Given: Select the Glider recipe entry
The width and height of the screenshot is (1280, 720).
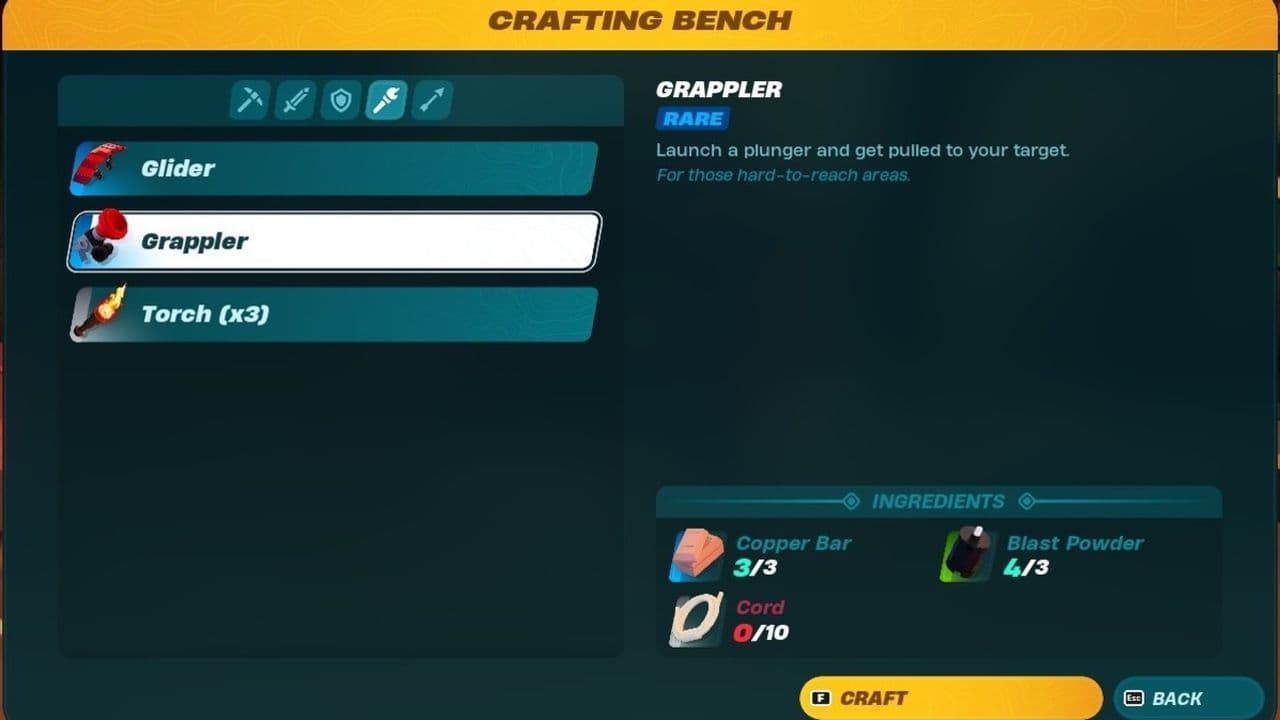Looking at the screenshot, I should pos(330,168).
